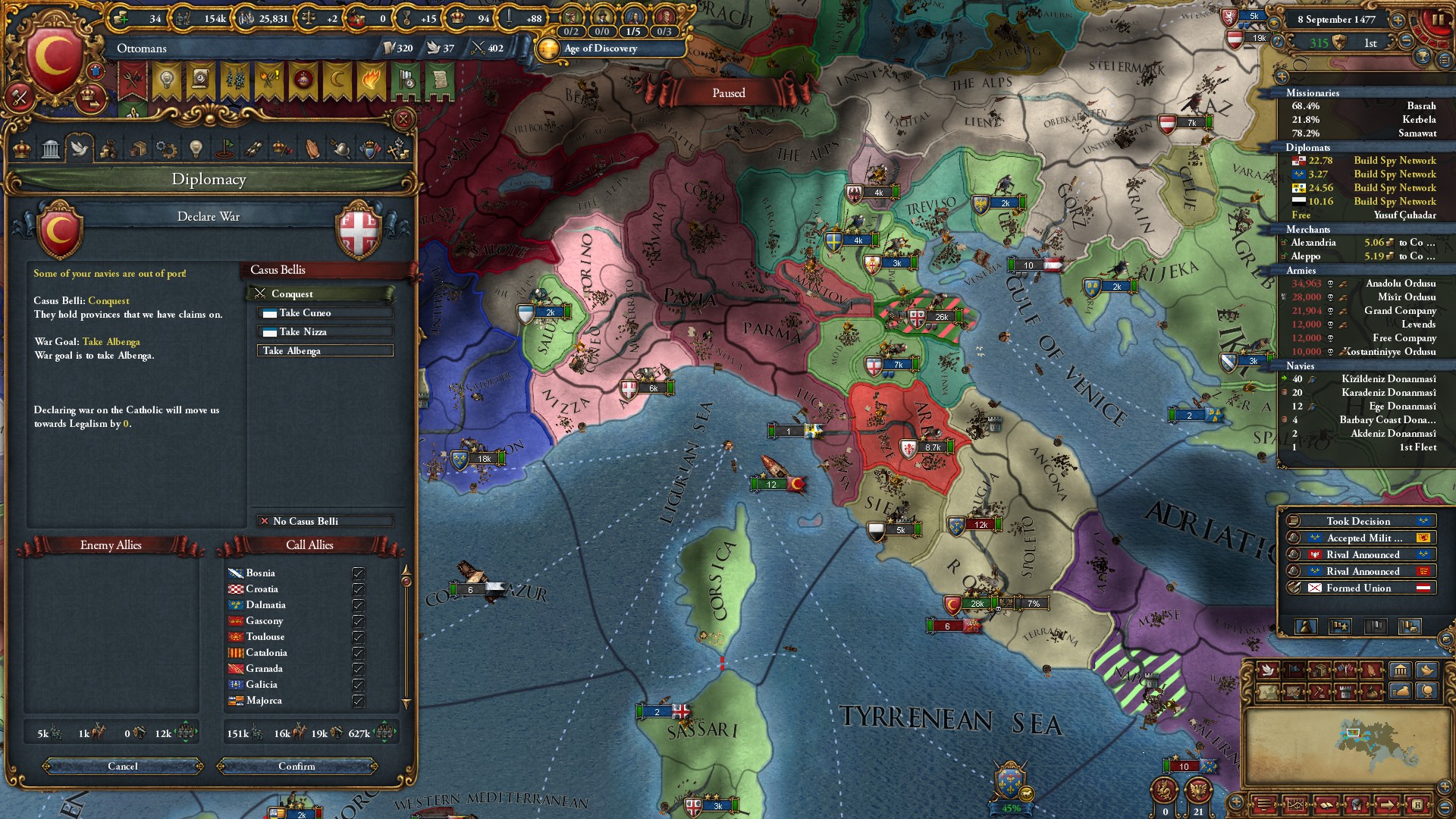Viewport: 1456px width, 819px height.
Task: Choose Take Nizza as war goal
Action: coord(325,331)
